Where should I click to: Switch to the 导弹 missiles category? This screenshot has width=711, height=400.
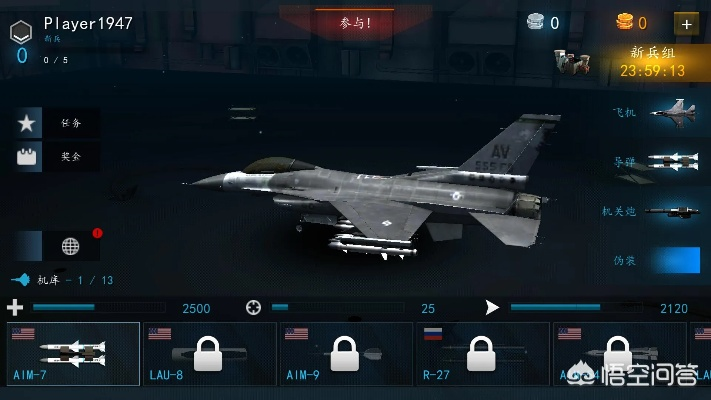[657, 161]
